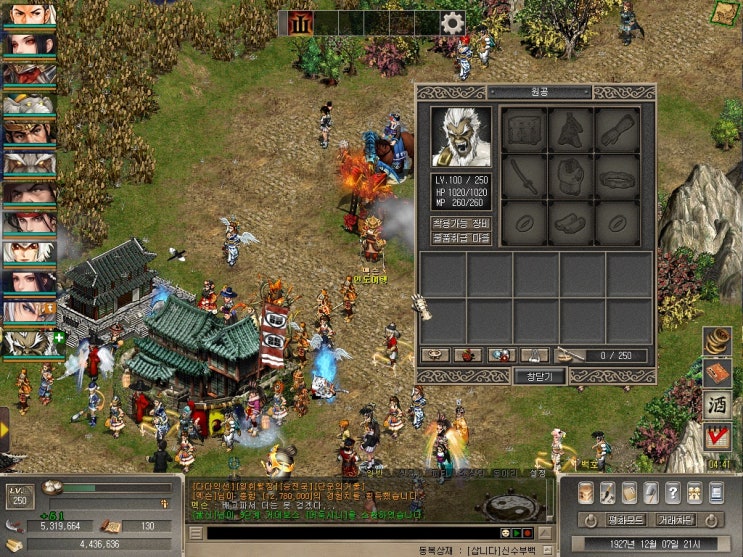The height and width of the screenshot is (557, 743).
Task: Click the treasure map icon in corner
Action: pyautogui.click(x=726, y=13)
